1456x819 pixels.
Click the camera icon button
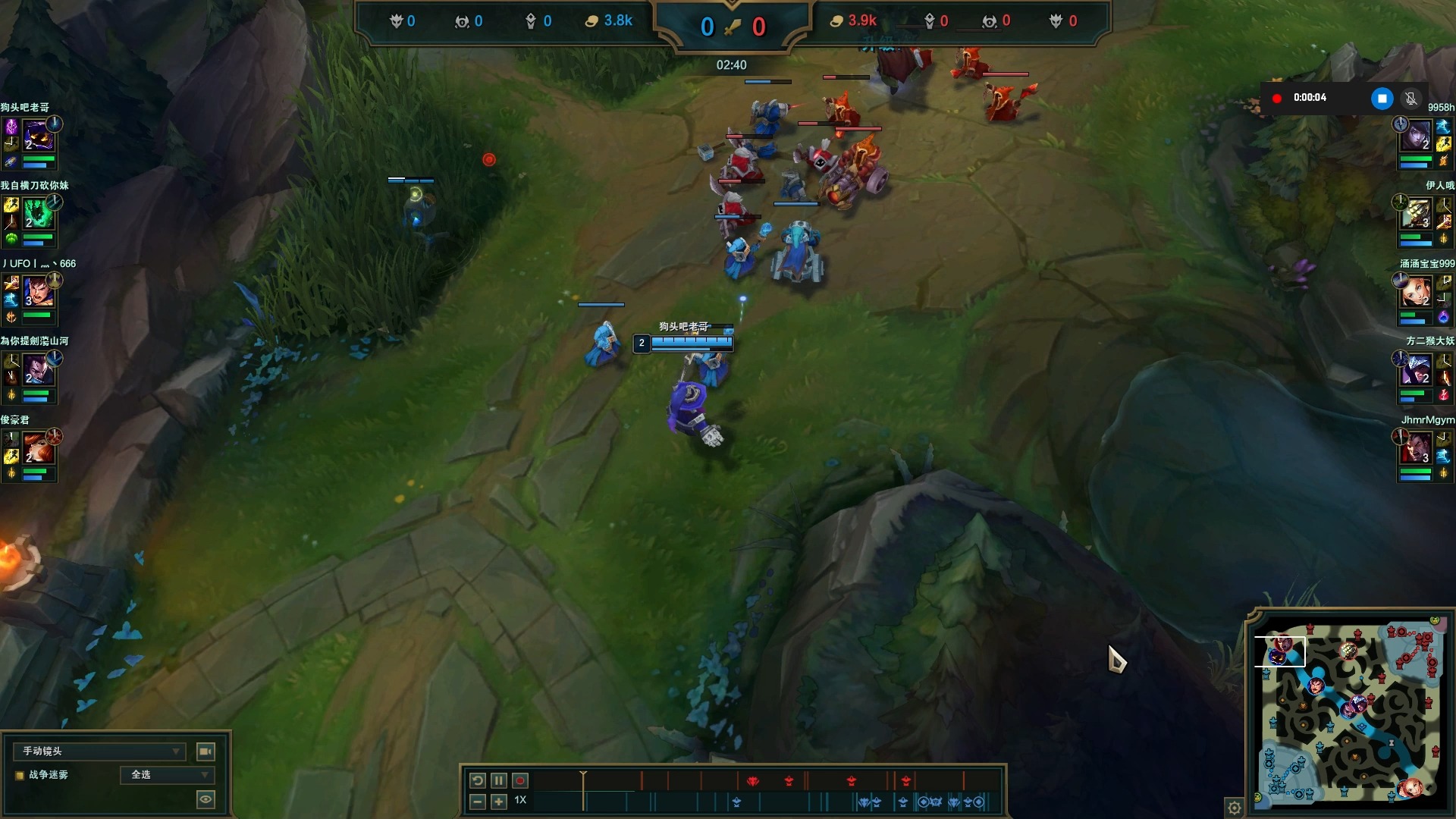coord(206,752)
